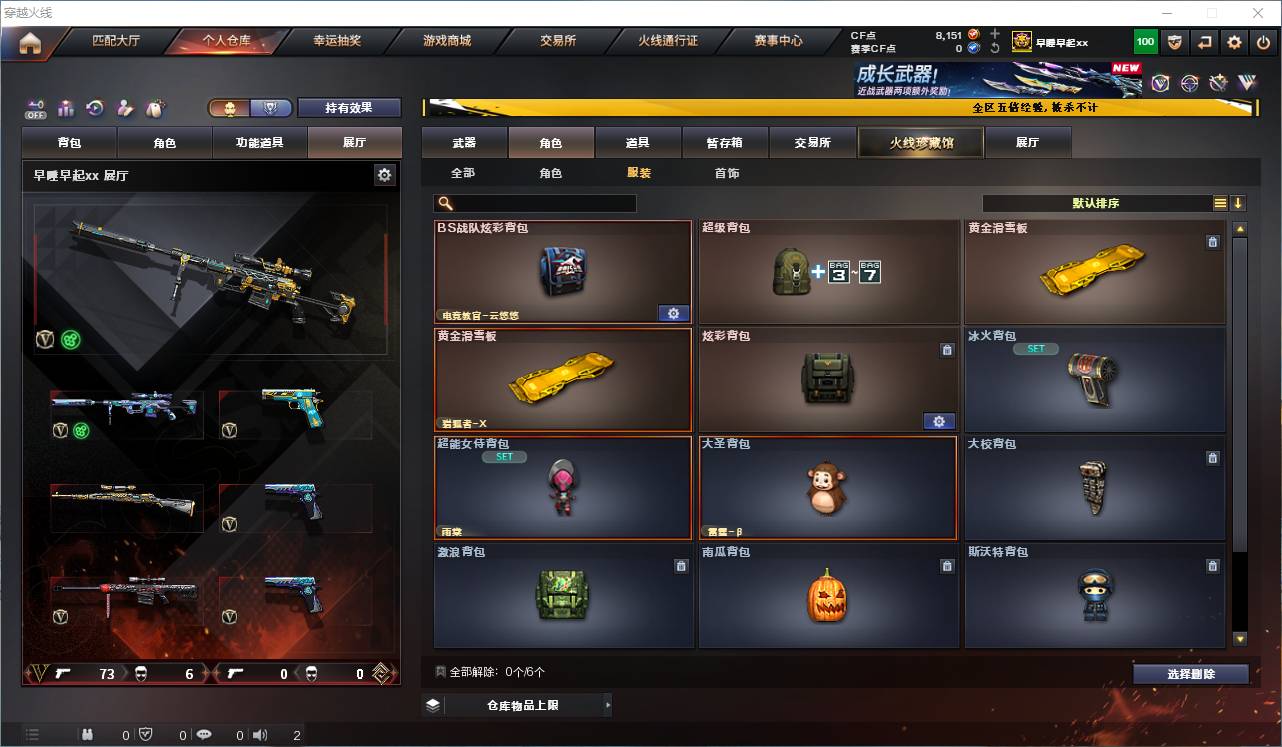Screen dimensions: 1282x747
Task: Switch the character/badge toggle to the shield side
Action: tap(270, 108)
